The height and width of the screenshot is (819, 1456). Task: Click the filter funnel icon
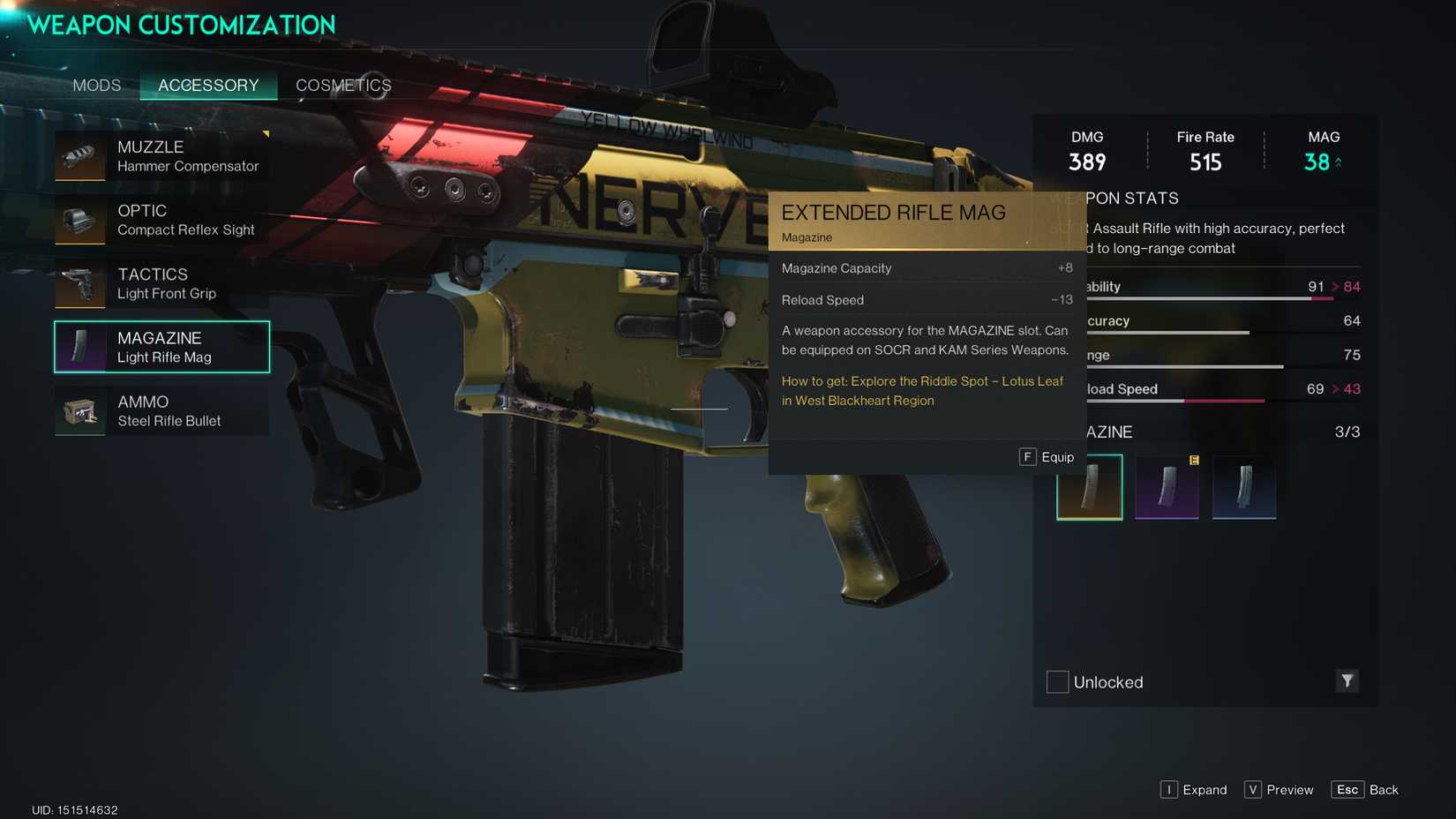coord(1346,681)
